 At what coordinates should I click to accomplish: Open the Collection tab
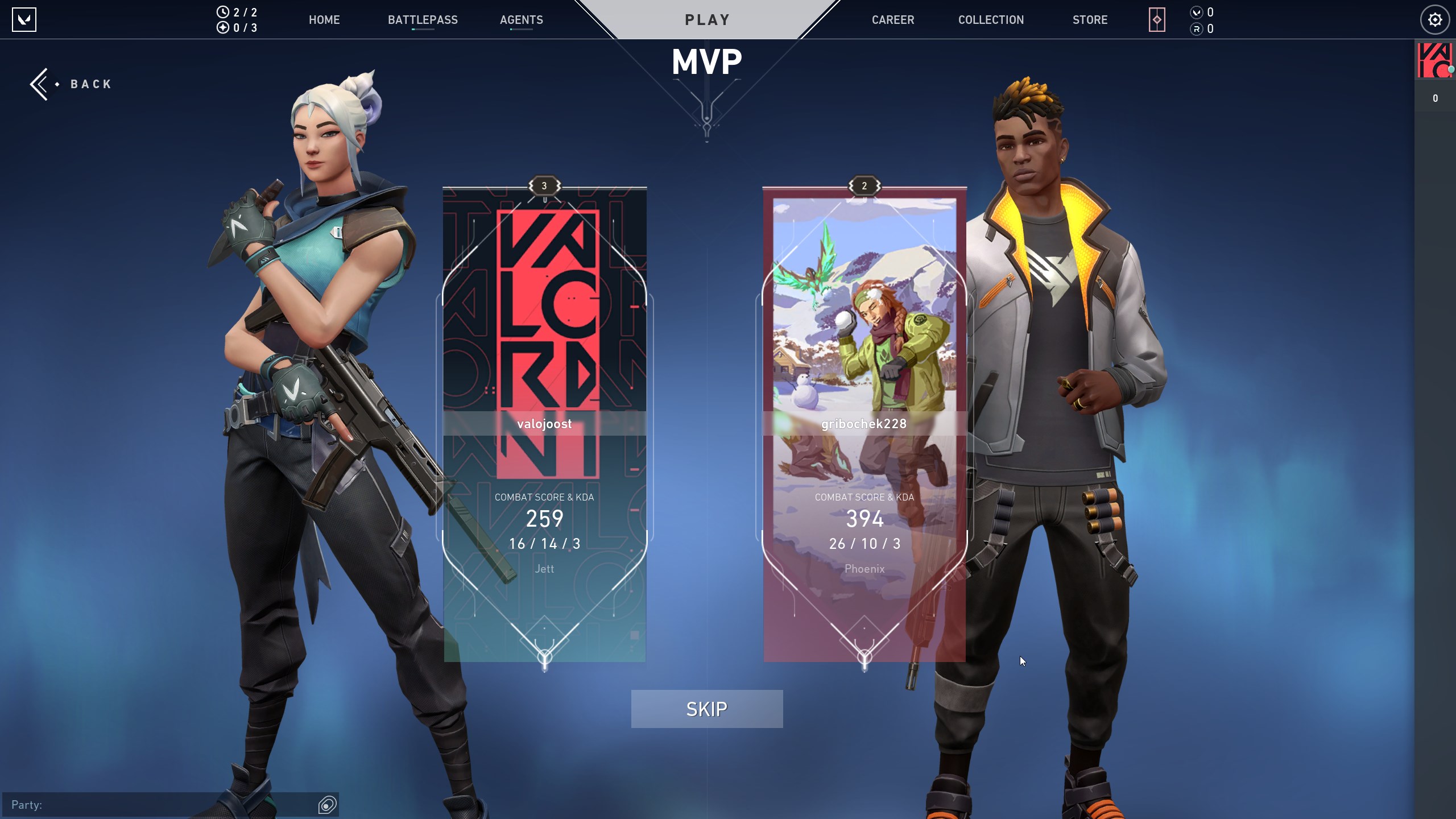tap(991, 20)
